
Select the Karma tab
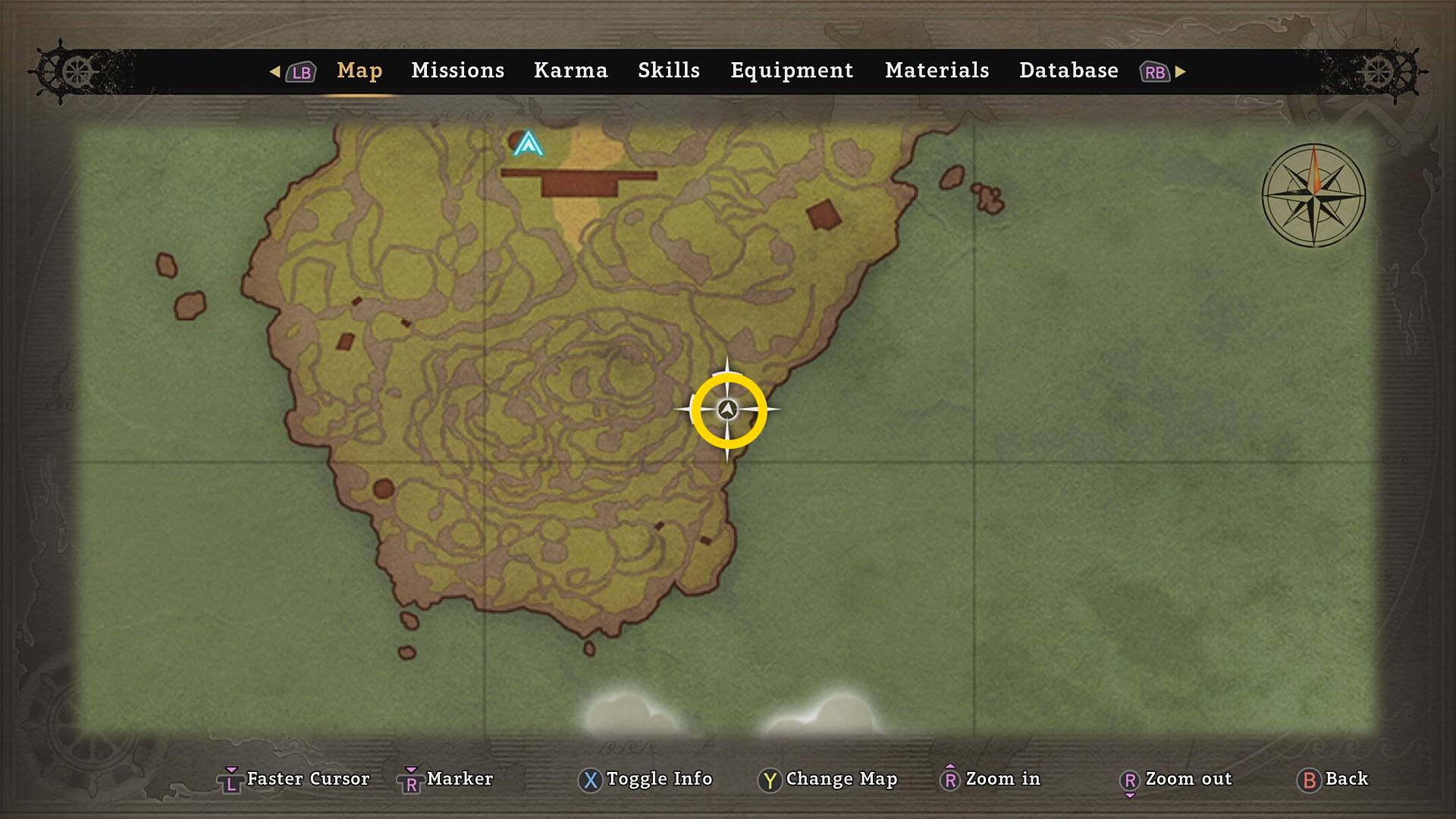(x=570, y=71)
